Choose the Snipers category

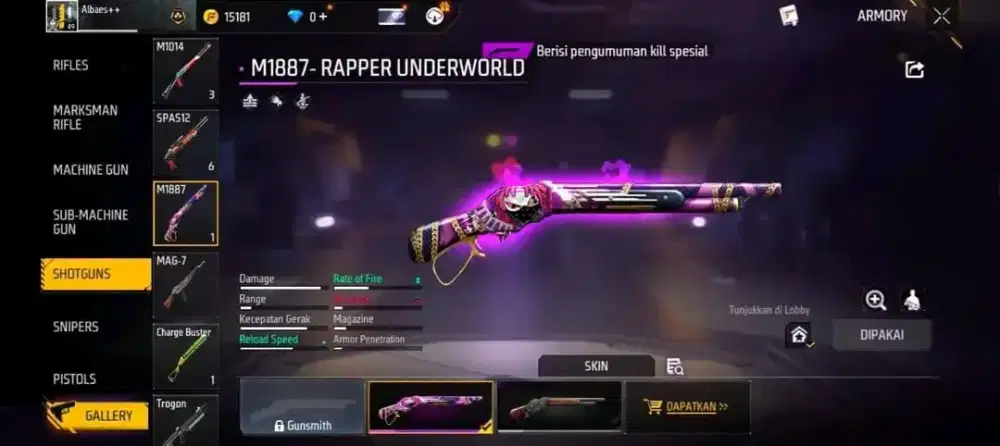[76, 326]
